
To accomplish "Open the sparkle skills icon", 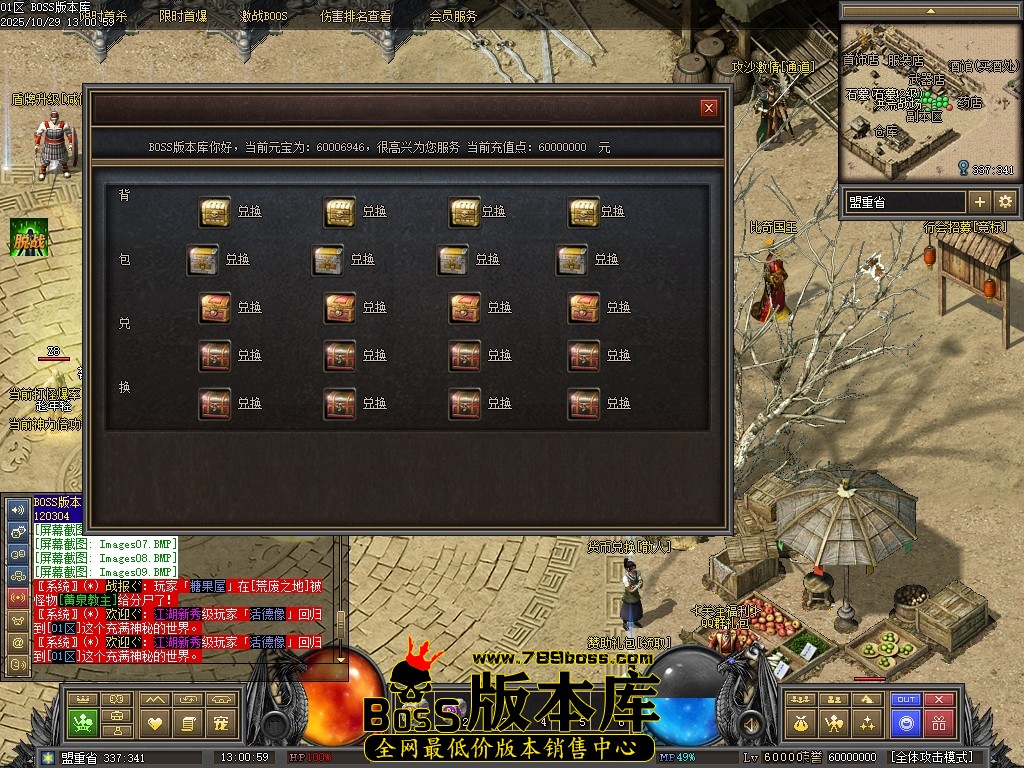I will pos(868,722).
